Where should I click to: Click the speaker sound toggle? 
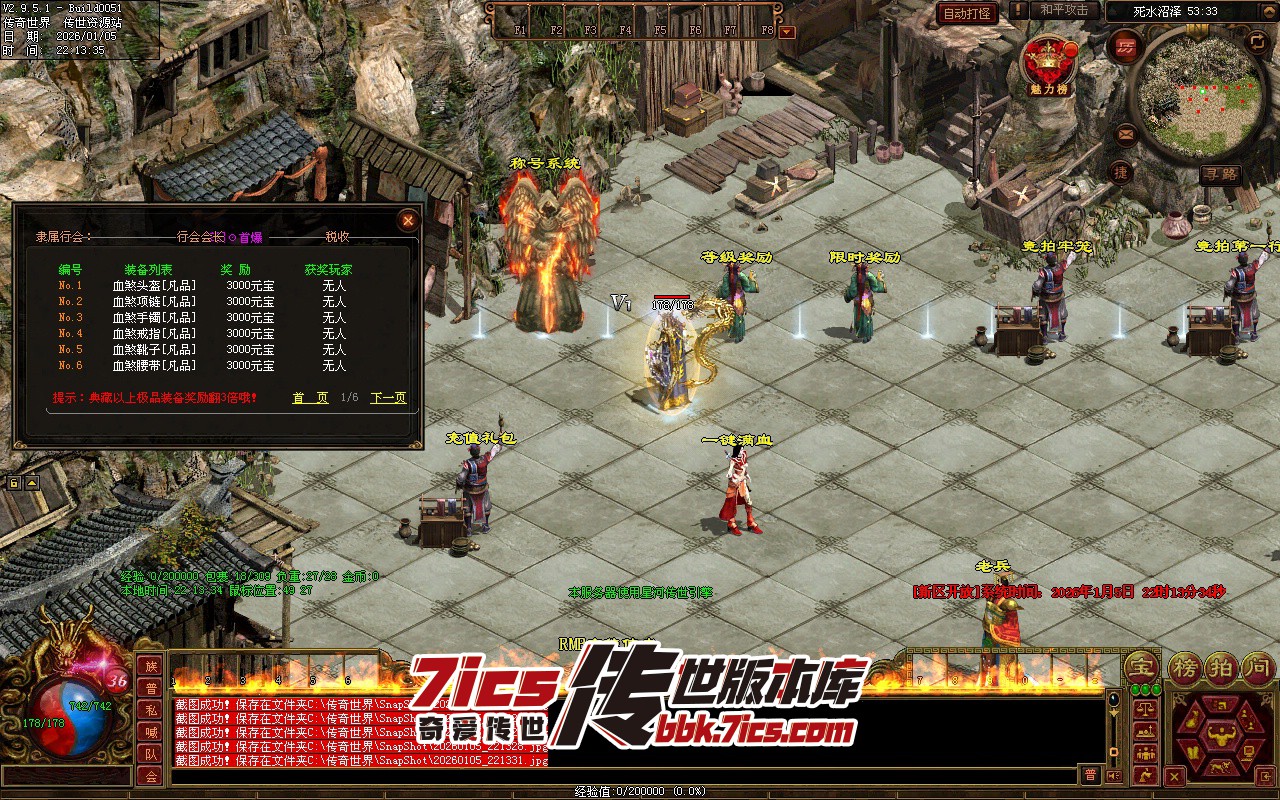[x=1116, y=776]
